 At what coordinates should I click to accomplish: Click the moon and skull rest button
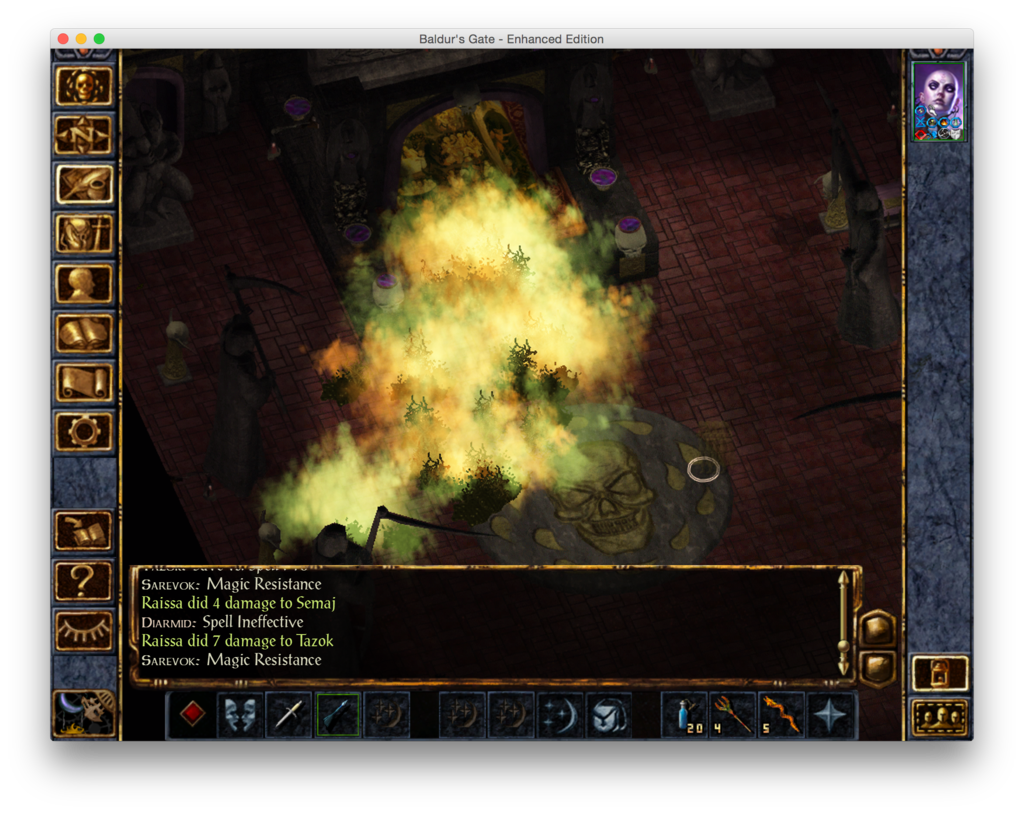coord(84,713)
